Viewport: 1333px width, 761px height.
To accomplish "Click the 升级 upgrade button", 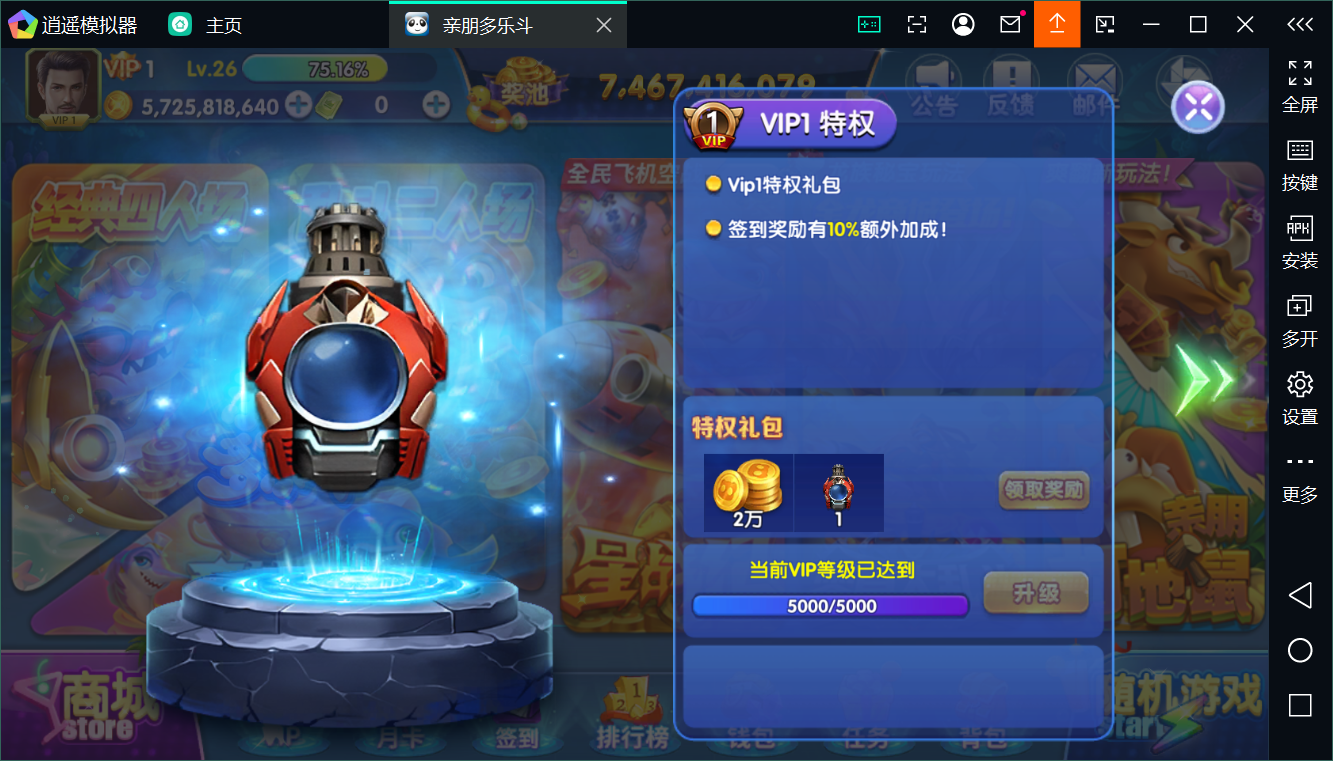I will (x=1035, y=591).
